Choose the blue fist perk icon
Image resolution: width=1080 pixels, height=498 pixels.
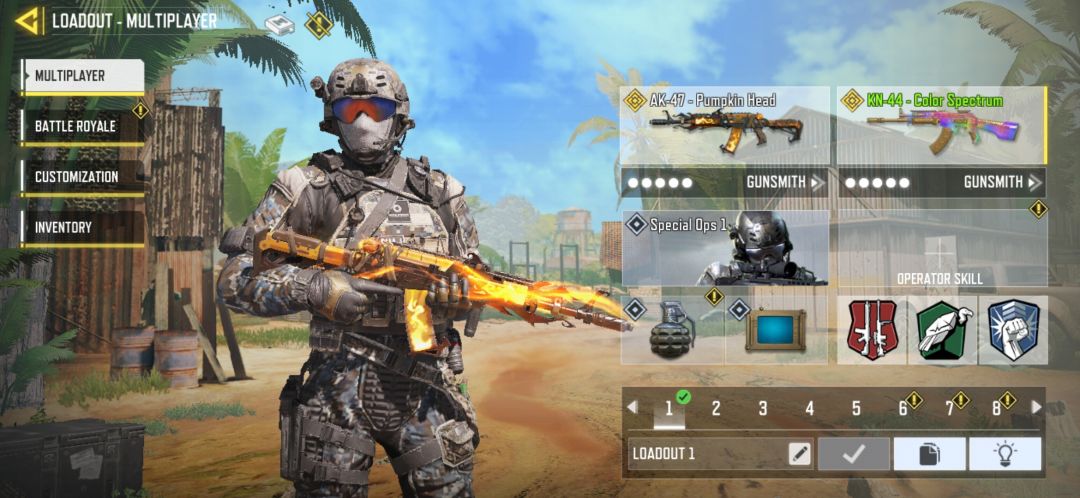[x=1013, y=330]
